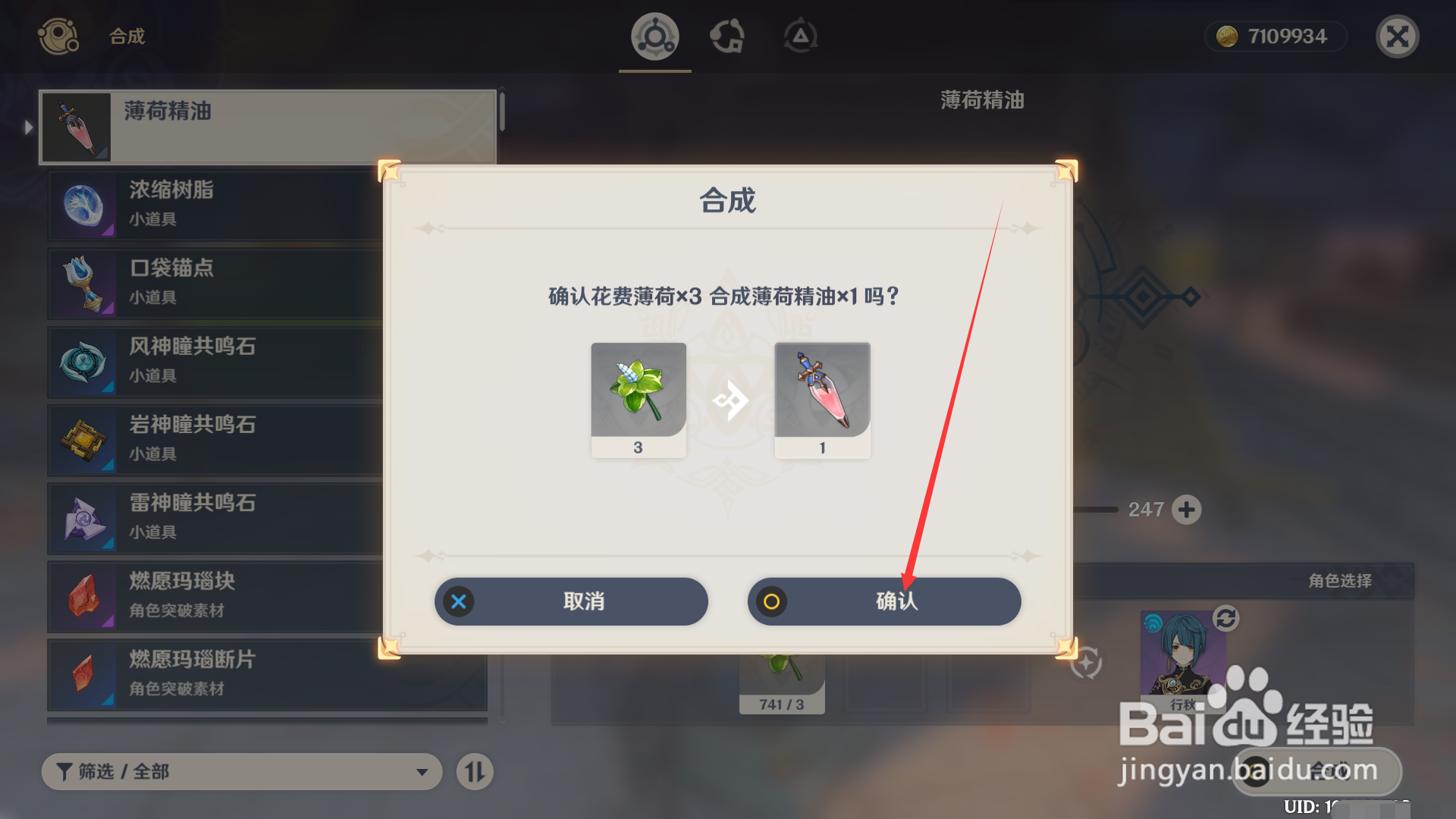Close the crafting interface with top-right X
This screenshot has width=1456, height=819.
click(x=1397, y=36)
